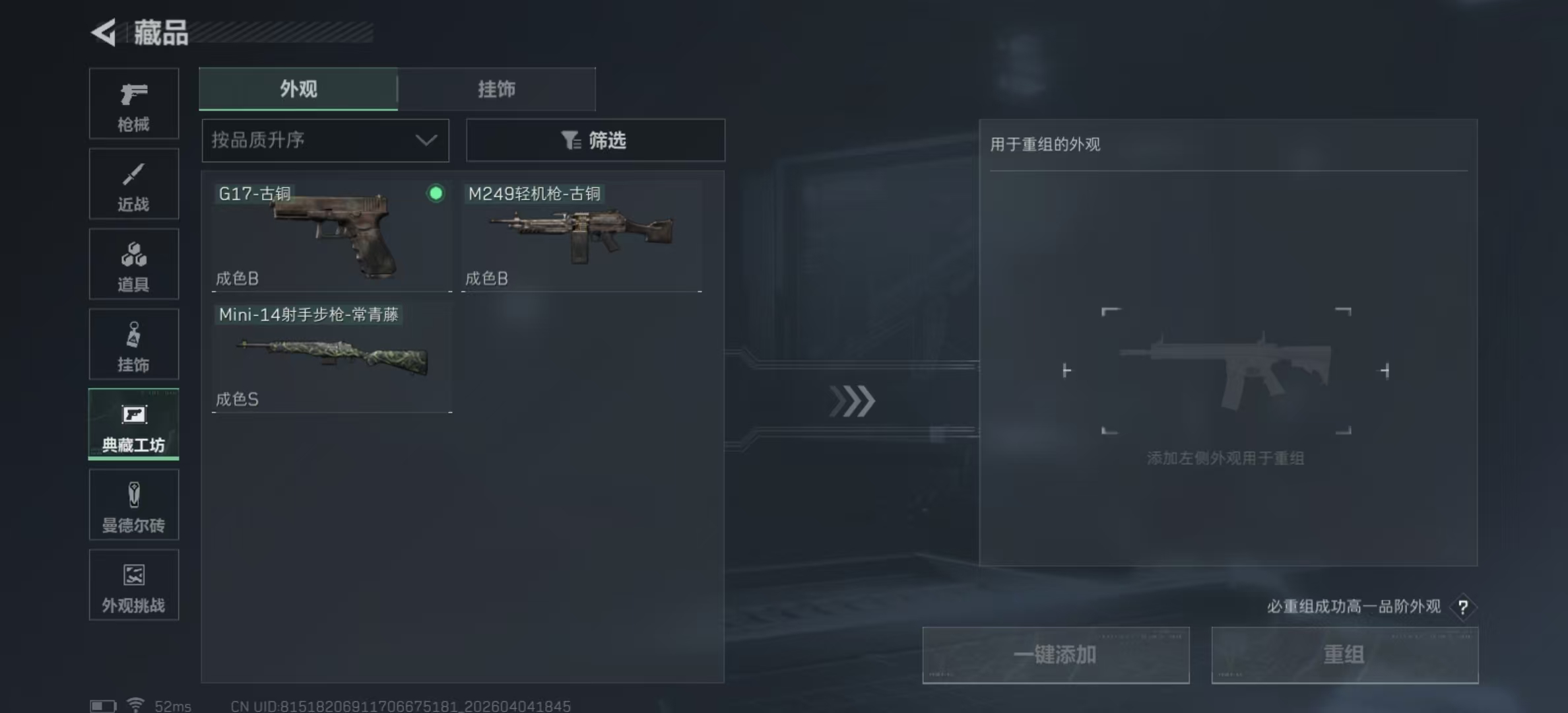
Task: Open the 道具 items category
Action: point(133,264)
